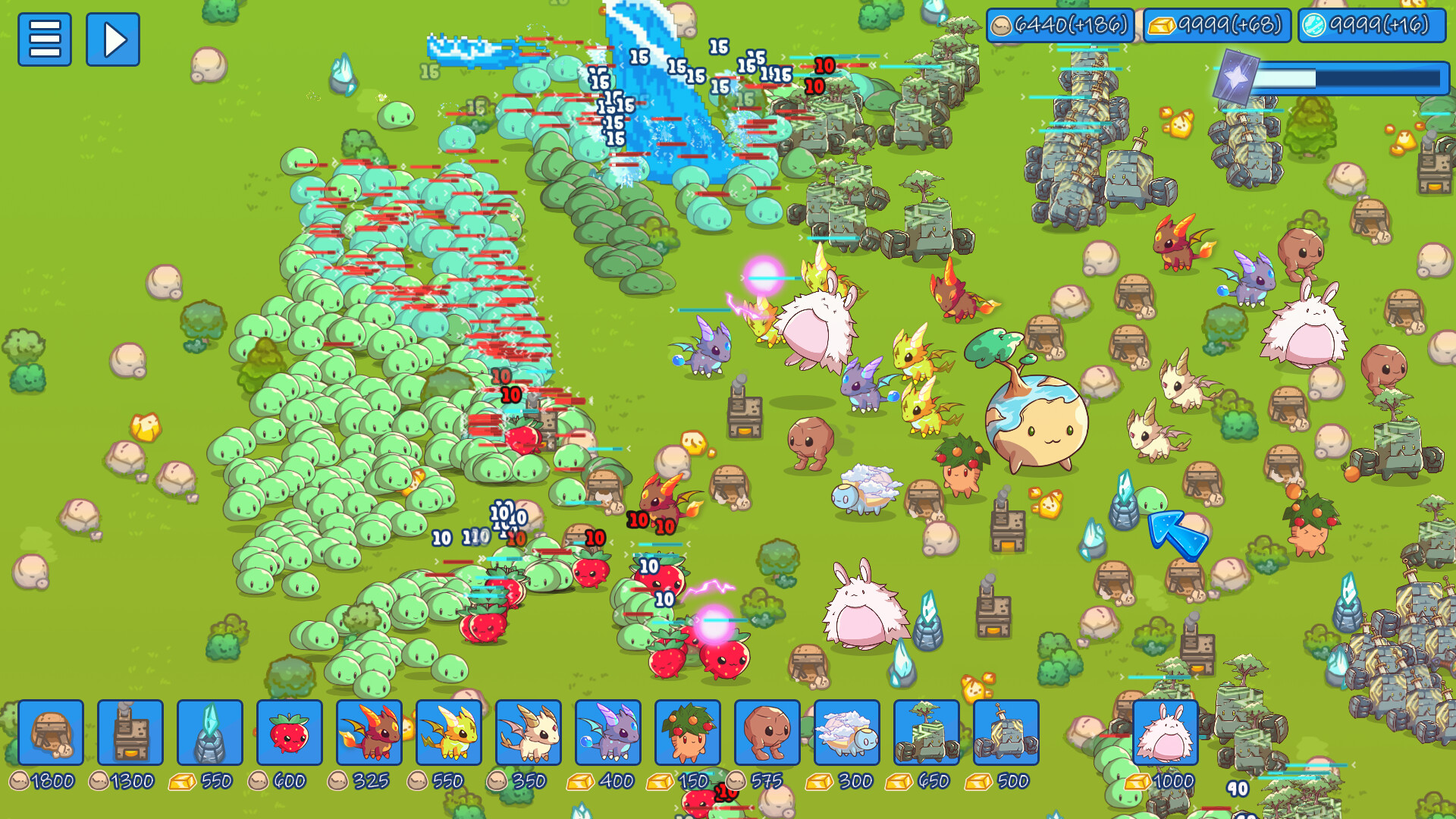Viewport: 1456px width, 819px height.
Task: Toggle the play speed button
Action: [x=113, y=39]
